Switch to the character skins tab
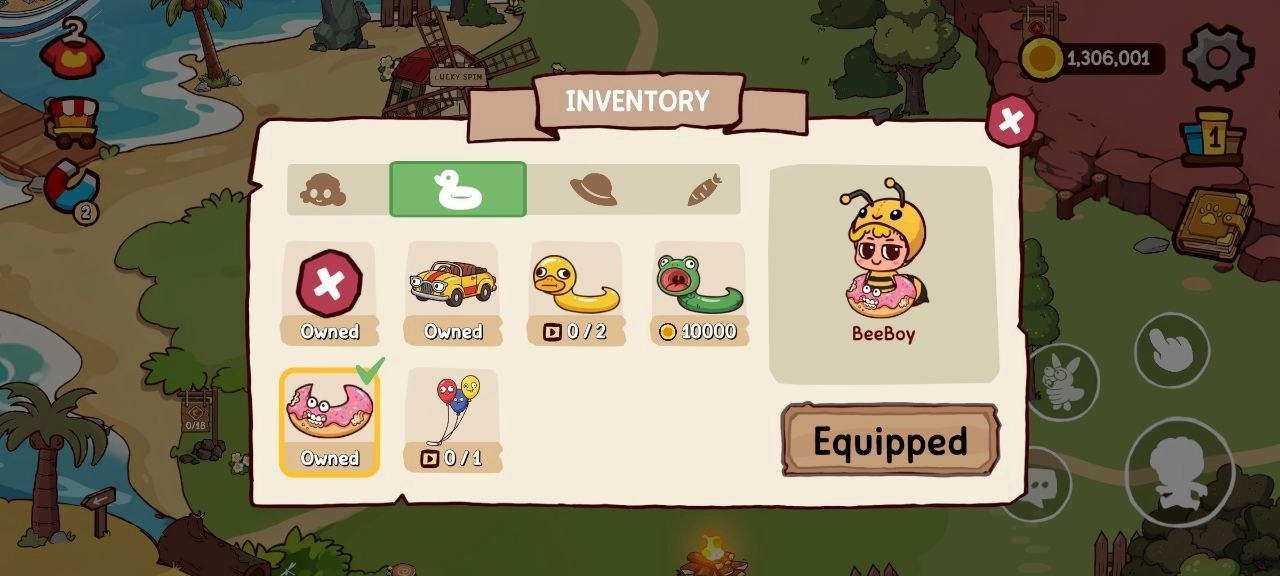Screen dimensions: 1280x576 (x=323, y=189)
